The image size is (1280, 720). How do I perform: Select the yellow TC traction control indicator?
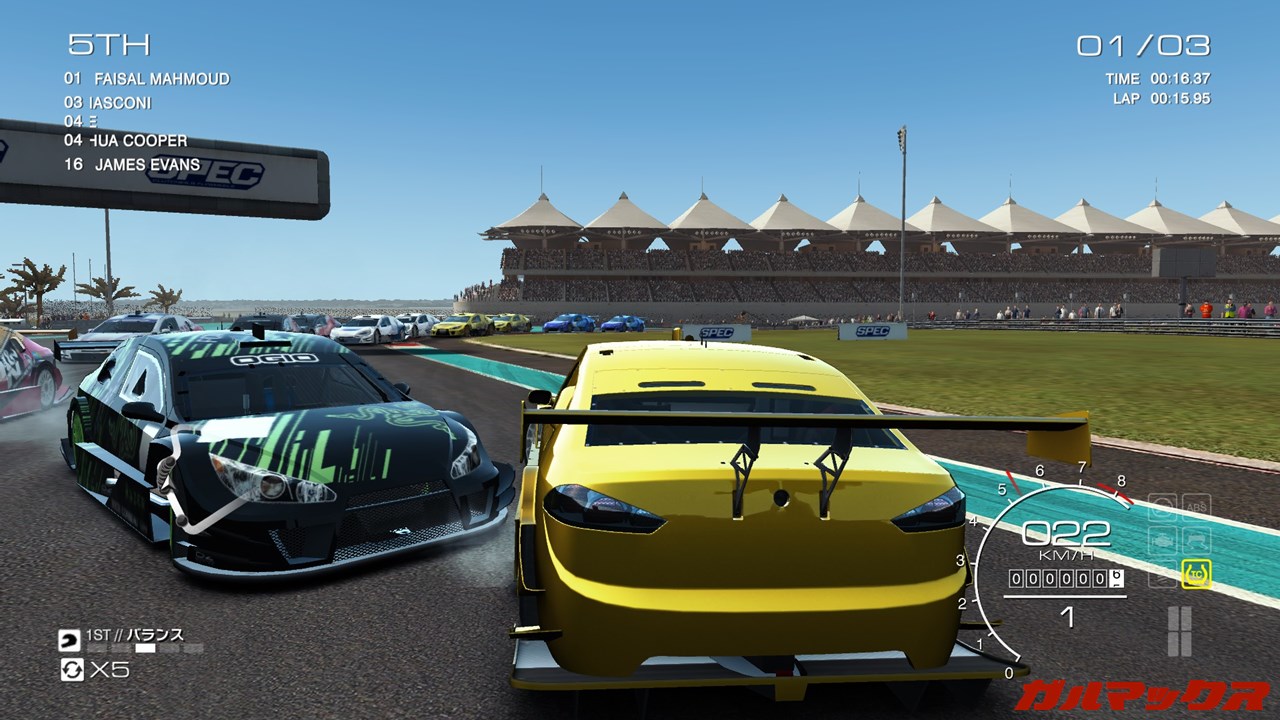coord(1196,573)
